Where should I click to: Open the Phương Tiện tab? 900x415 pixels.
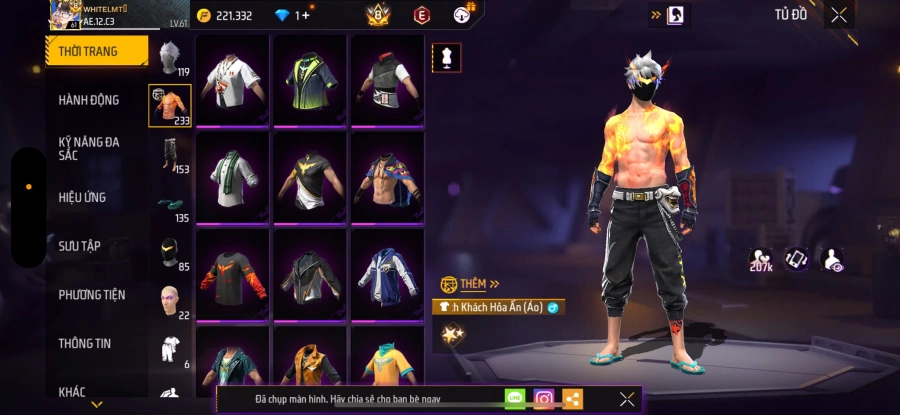coord(92,295)
